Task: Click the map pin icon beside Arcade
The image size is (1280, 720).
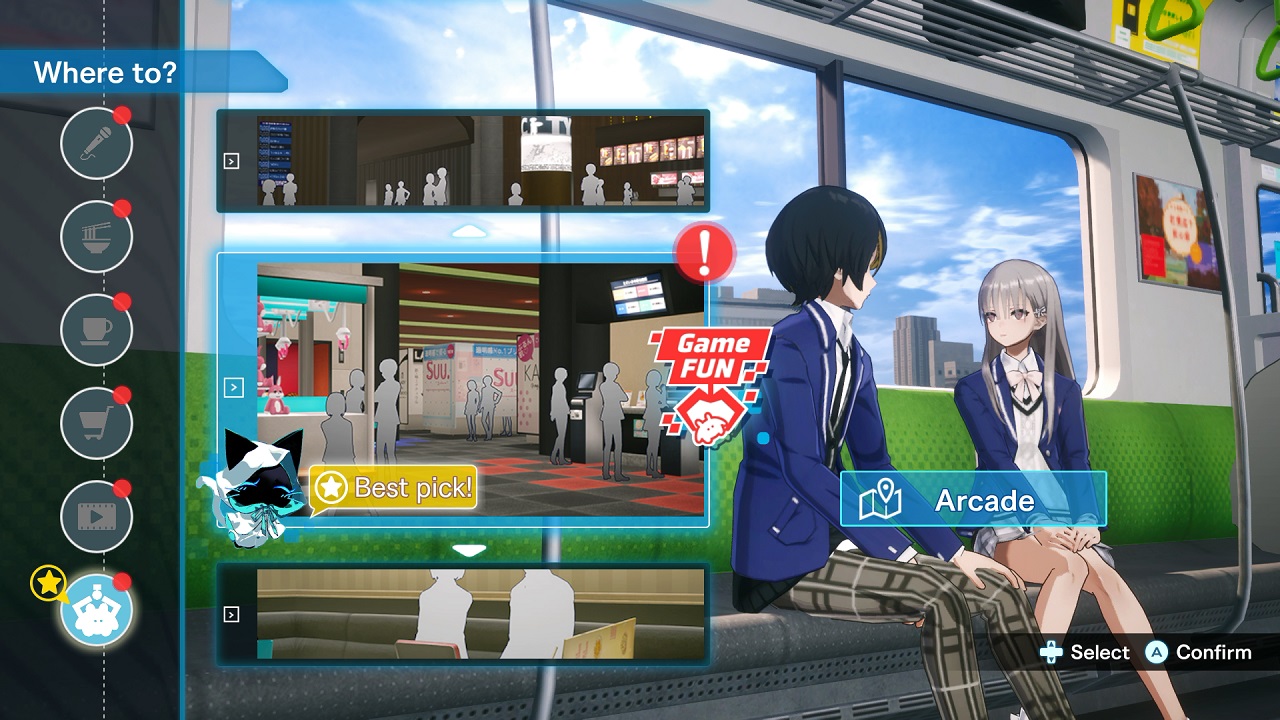Action: [882, 499]
